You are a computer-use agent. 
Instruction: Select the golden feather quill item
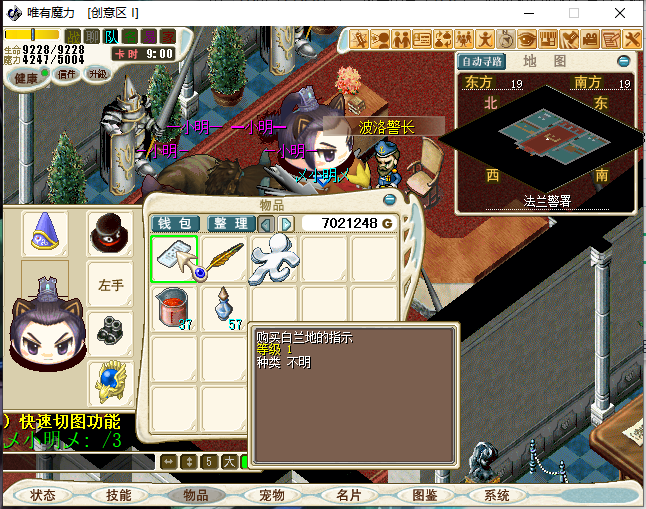click(x=224, y=259)
